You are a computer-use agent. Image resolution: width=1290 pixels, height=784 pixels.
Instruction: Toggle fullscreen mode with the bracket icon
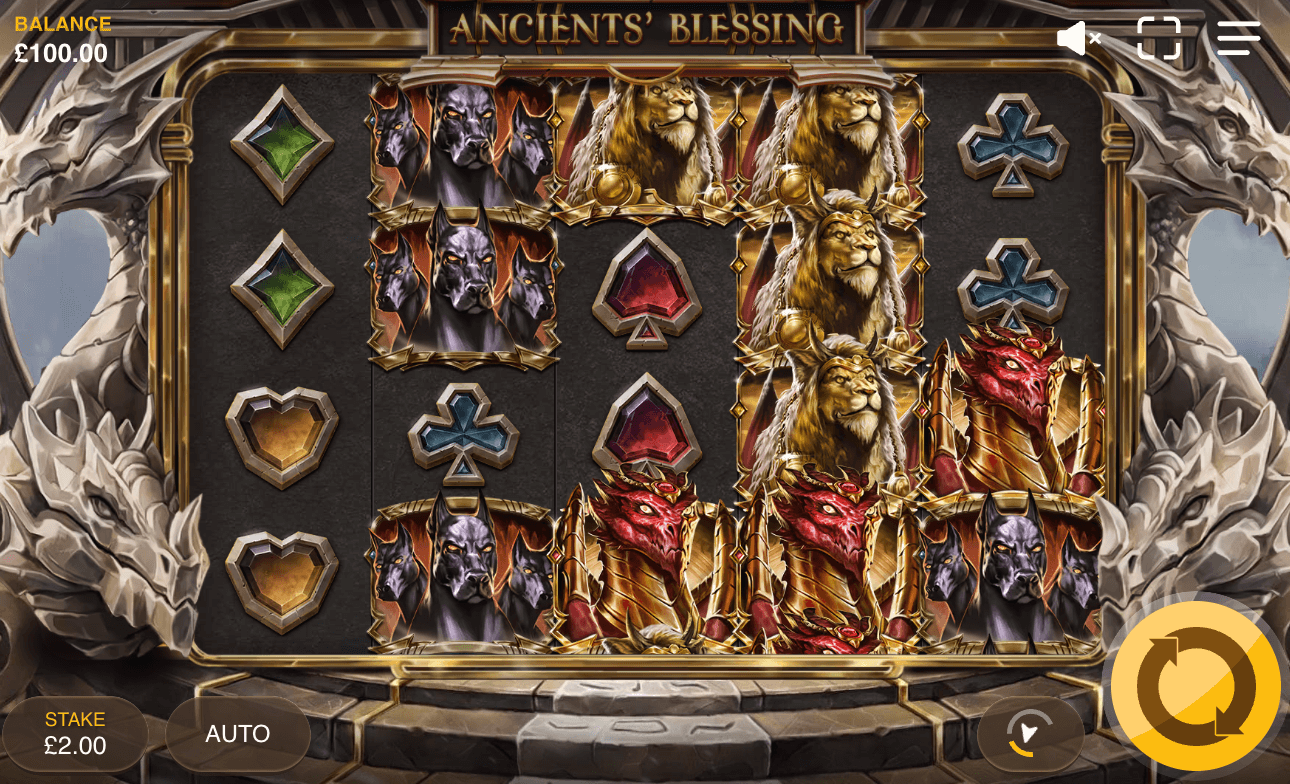[x=1158, y=38]
